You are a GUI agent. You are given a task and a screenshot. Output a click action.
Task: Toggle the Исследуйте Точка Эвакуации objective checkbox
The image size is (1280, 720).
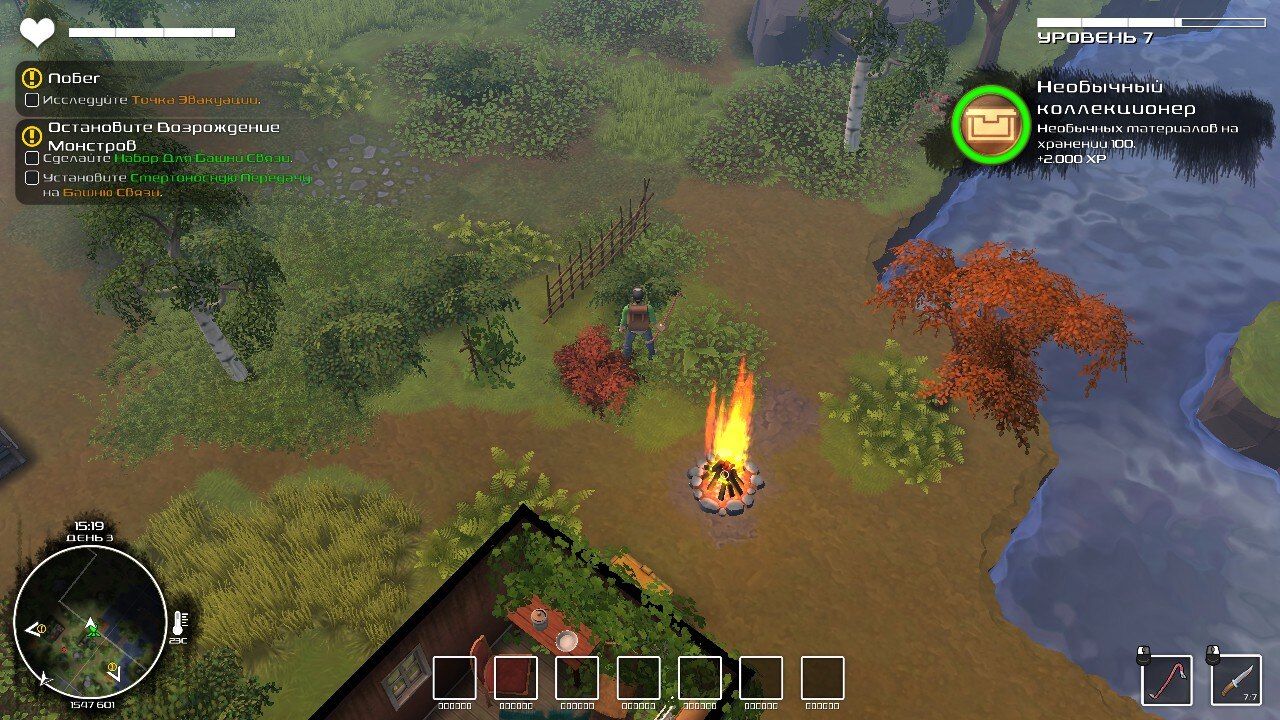click(x=32, y=100)
